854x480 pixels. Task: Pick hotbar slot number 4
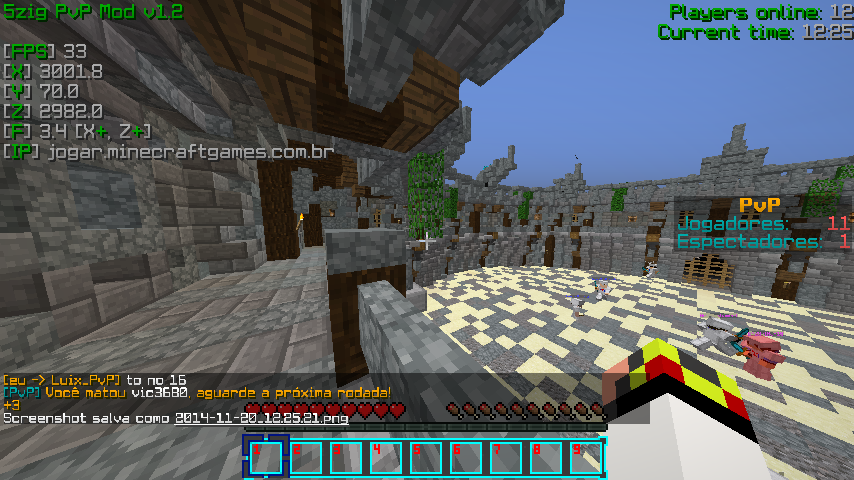pyautogui.click(x=386, y=458)
